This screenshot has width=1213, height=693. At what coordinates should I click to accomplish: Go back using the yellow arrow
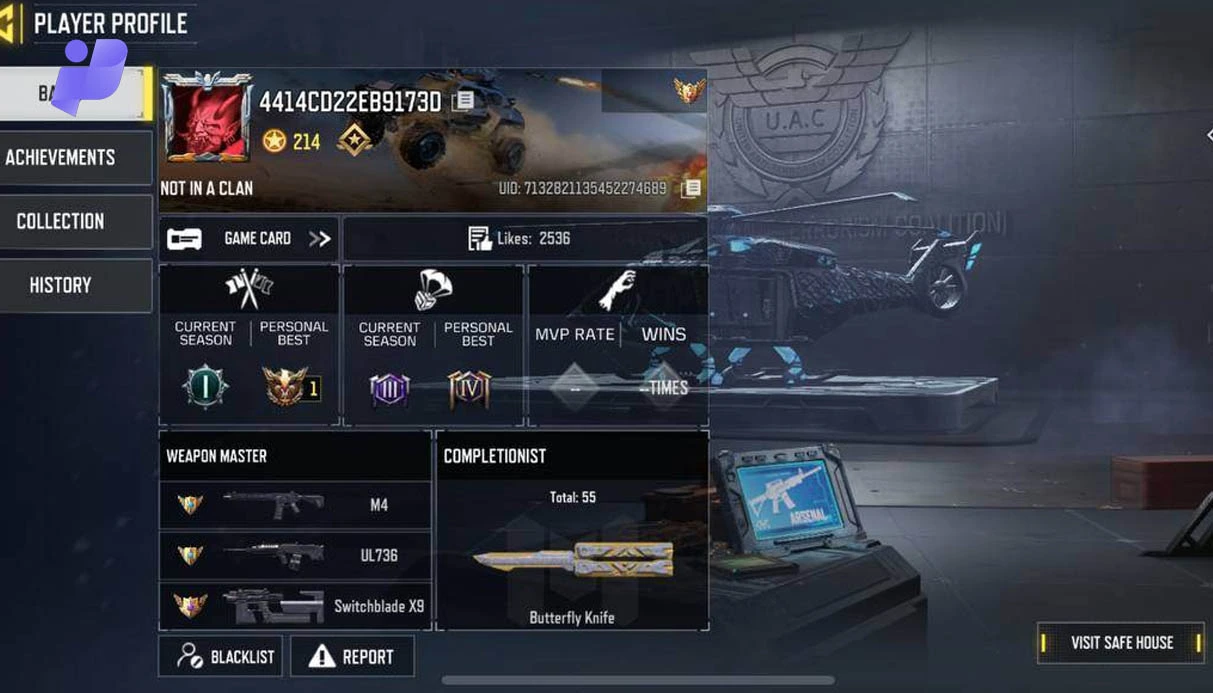10,24
